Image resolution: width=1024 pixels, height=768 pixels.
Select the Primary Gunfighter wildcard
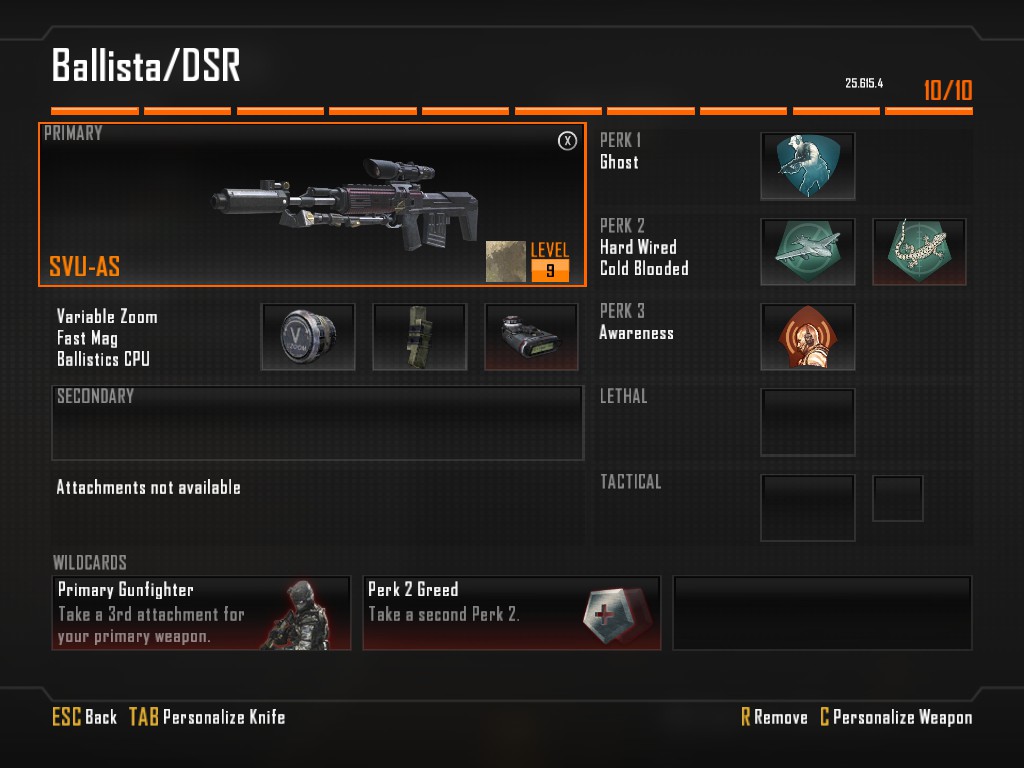tap(201, 612)
